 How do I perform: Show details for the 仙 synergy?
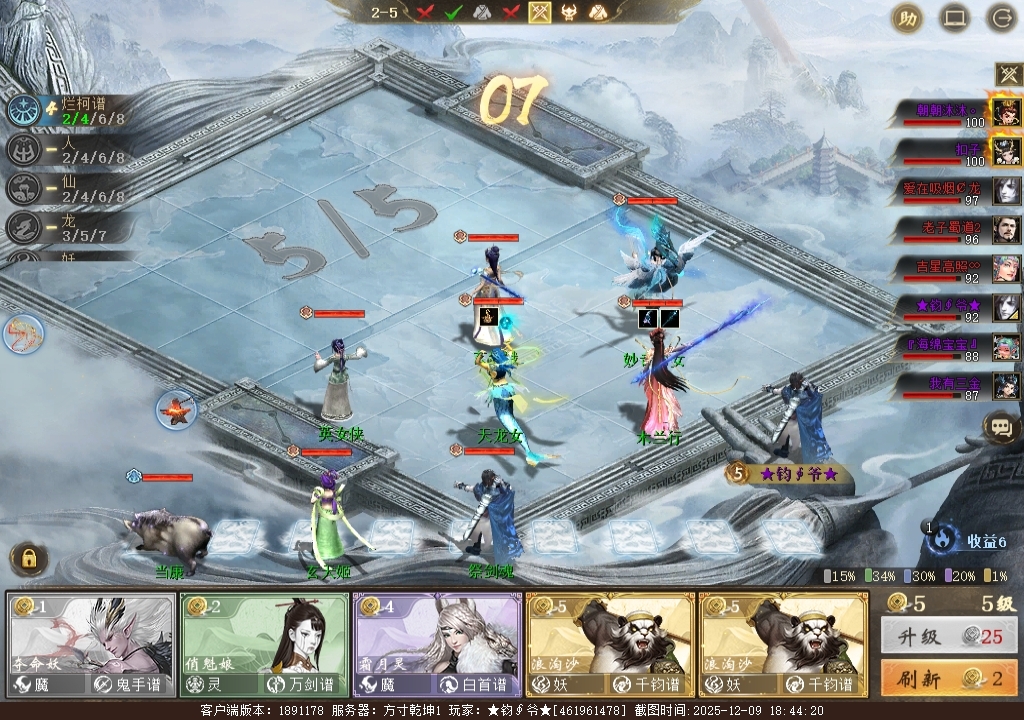click(x=70, y=189)
